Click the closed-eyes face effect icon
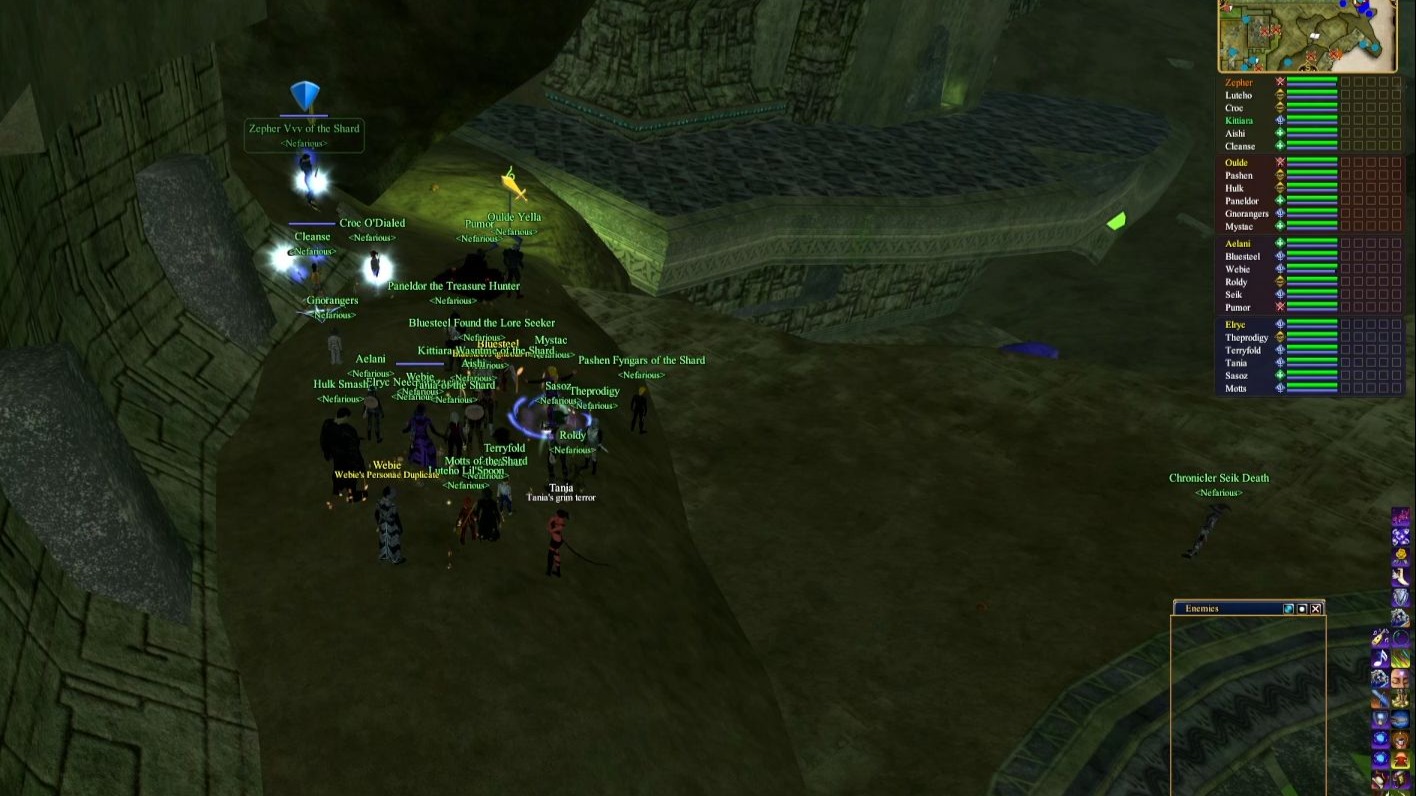The width and height of the screenshot is (1416, 796). (x=1400, y=680)
